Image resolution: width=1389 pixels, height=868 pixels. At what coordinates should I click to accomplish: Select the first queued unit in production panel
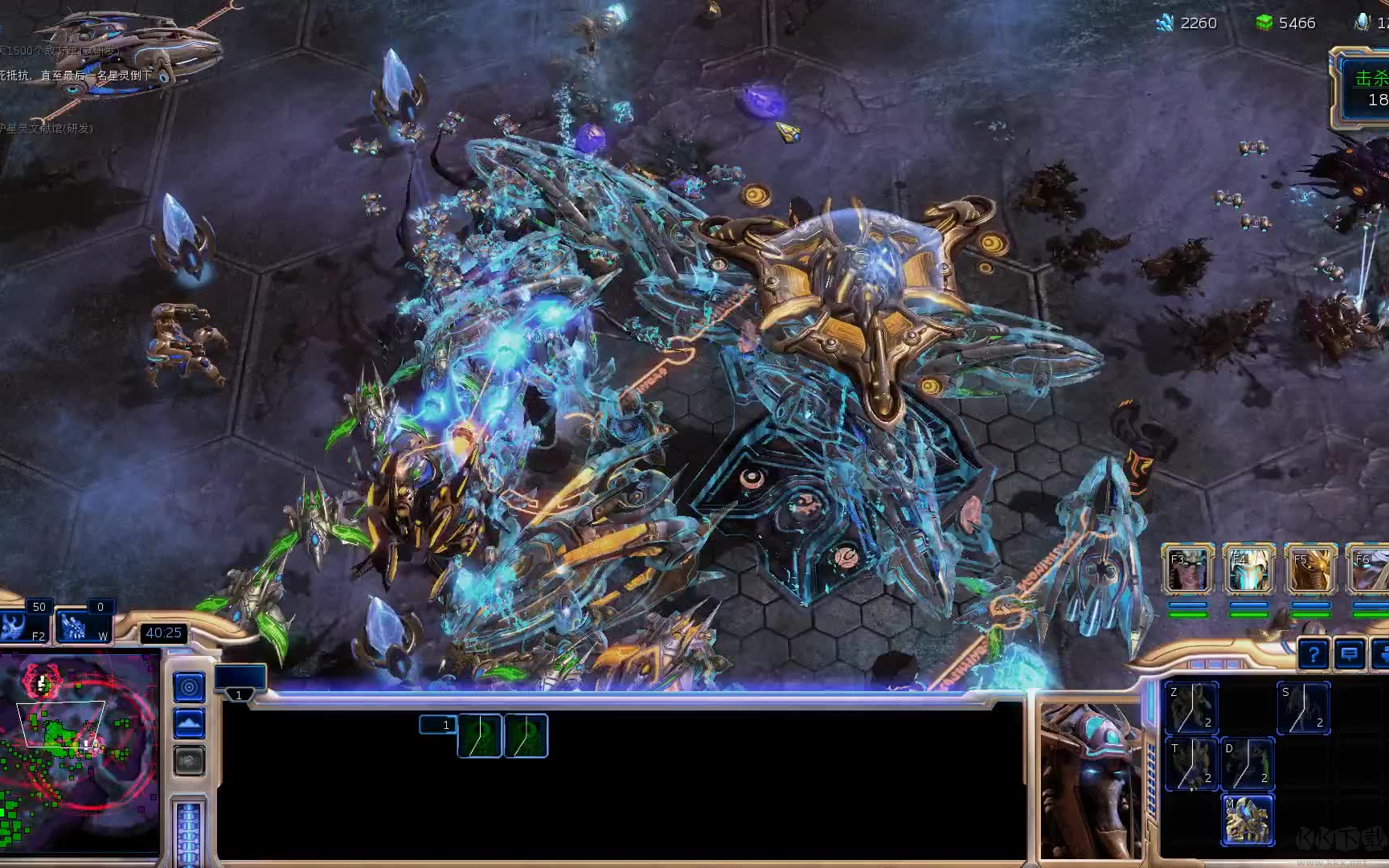479,736
